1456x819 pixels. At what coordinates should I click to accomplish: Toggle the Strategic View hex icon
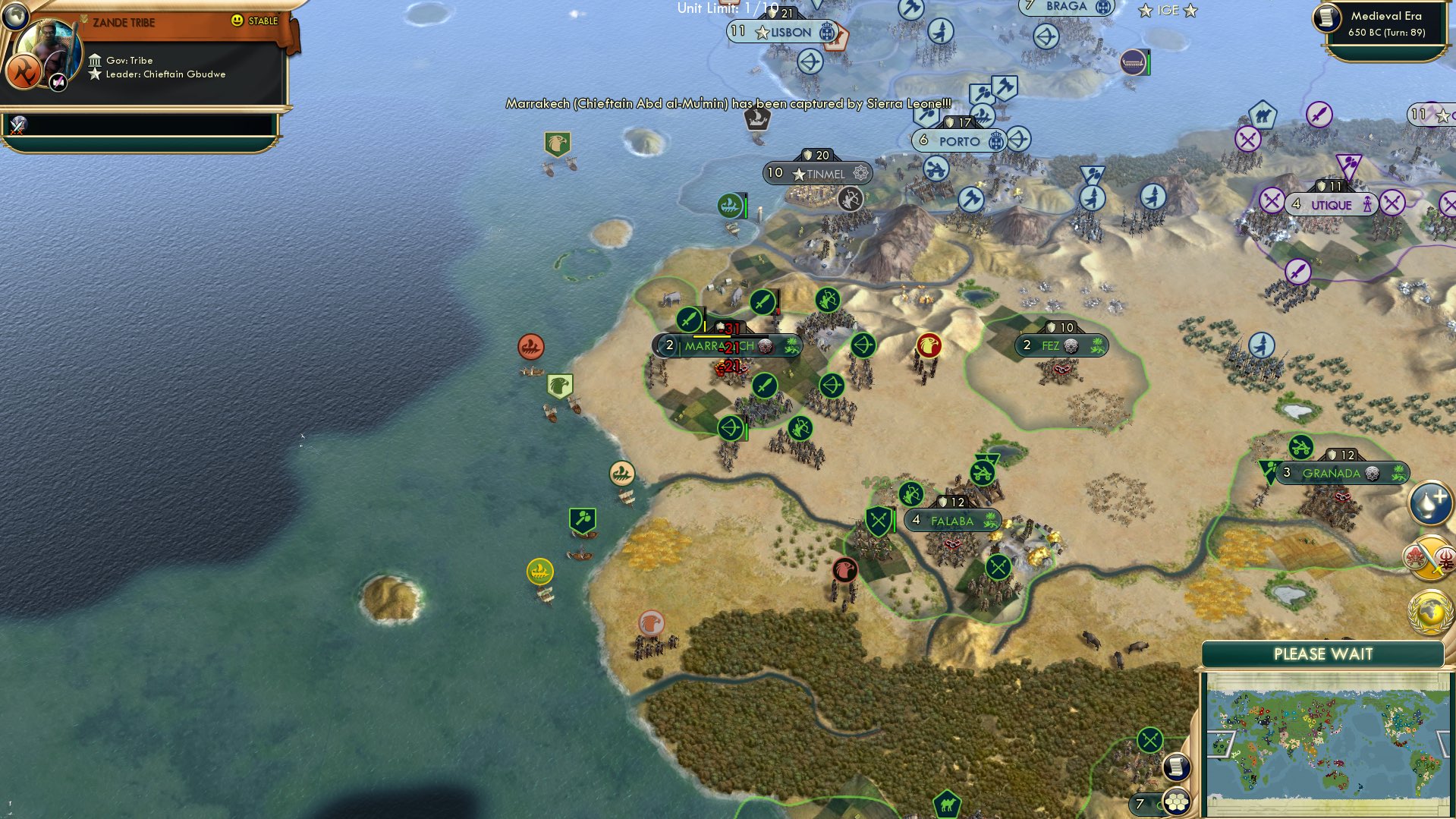[x=1177, y=802]
